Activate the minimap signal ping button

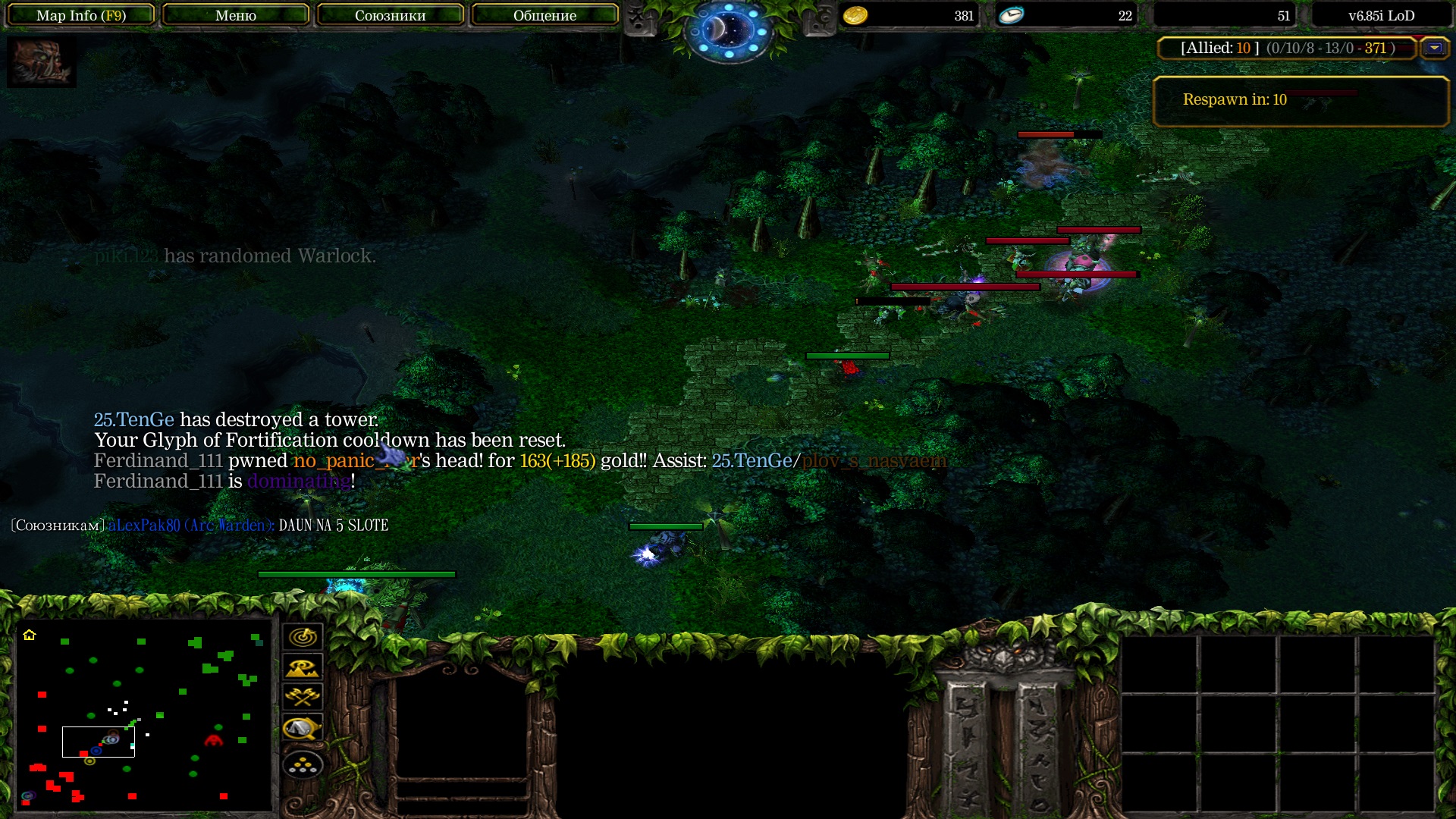[303, 637]
